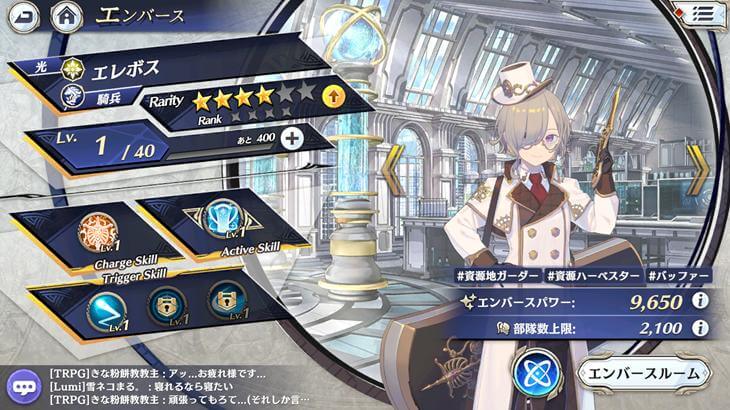Show info for エンバースパワー
The height and width of the screenshot is (410, 730).
click(701, 300)
